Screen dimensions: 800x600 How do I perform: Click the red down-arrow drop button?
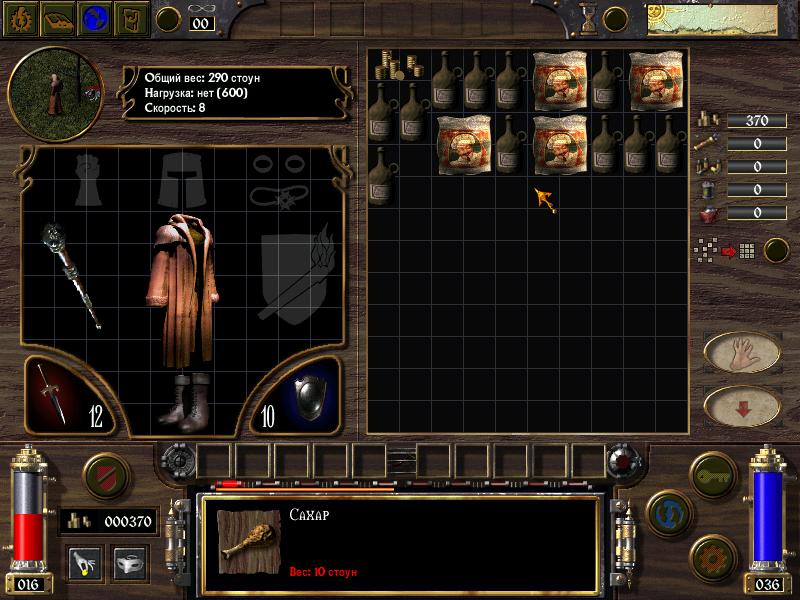pos(742,405)
